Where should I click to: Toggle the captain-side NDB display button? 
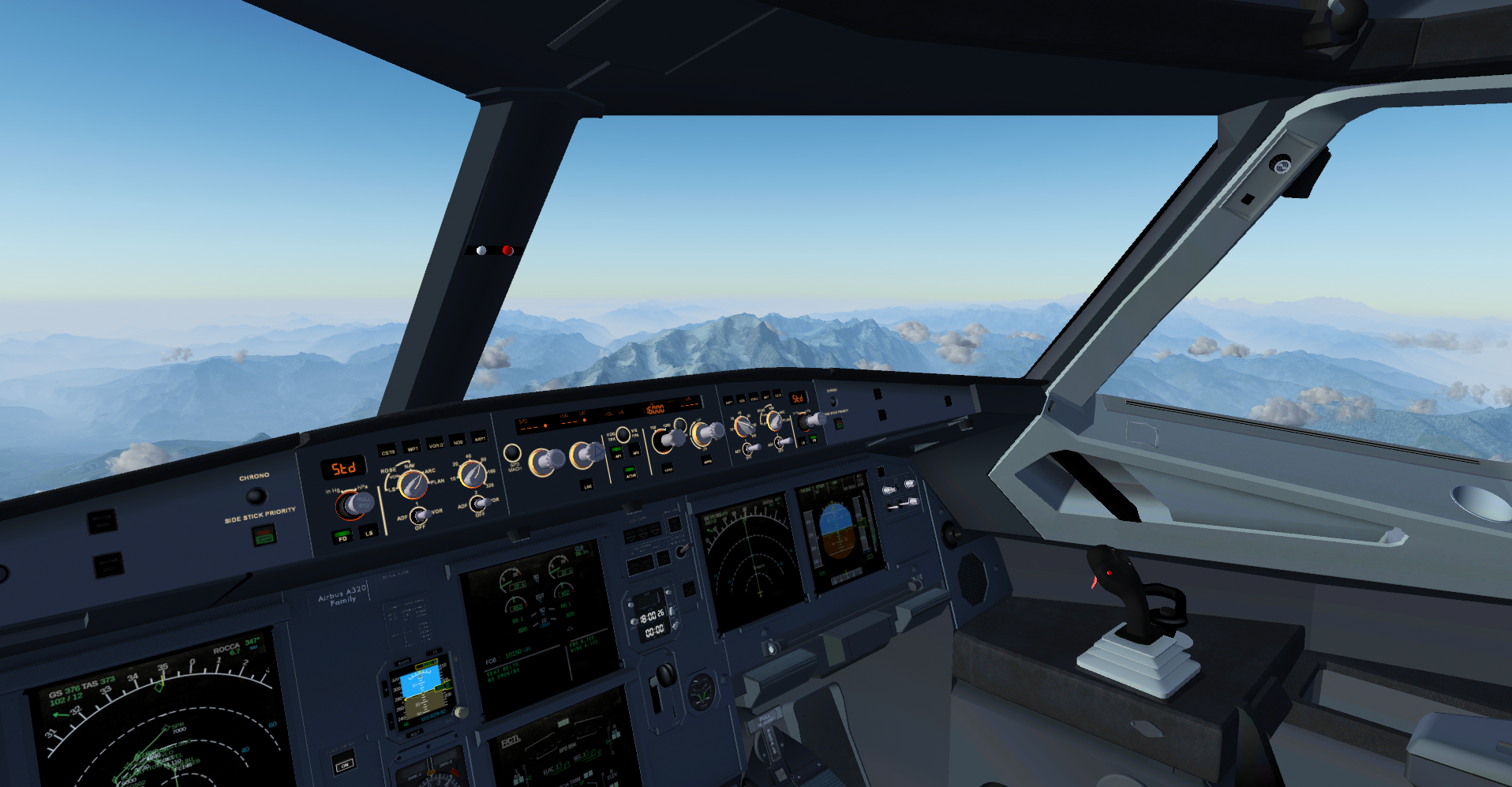[x=457, y=440]
